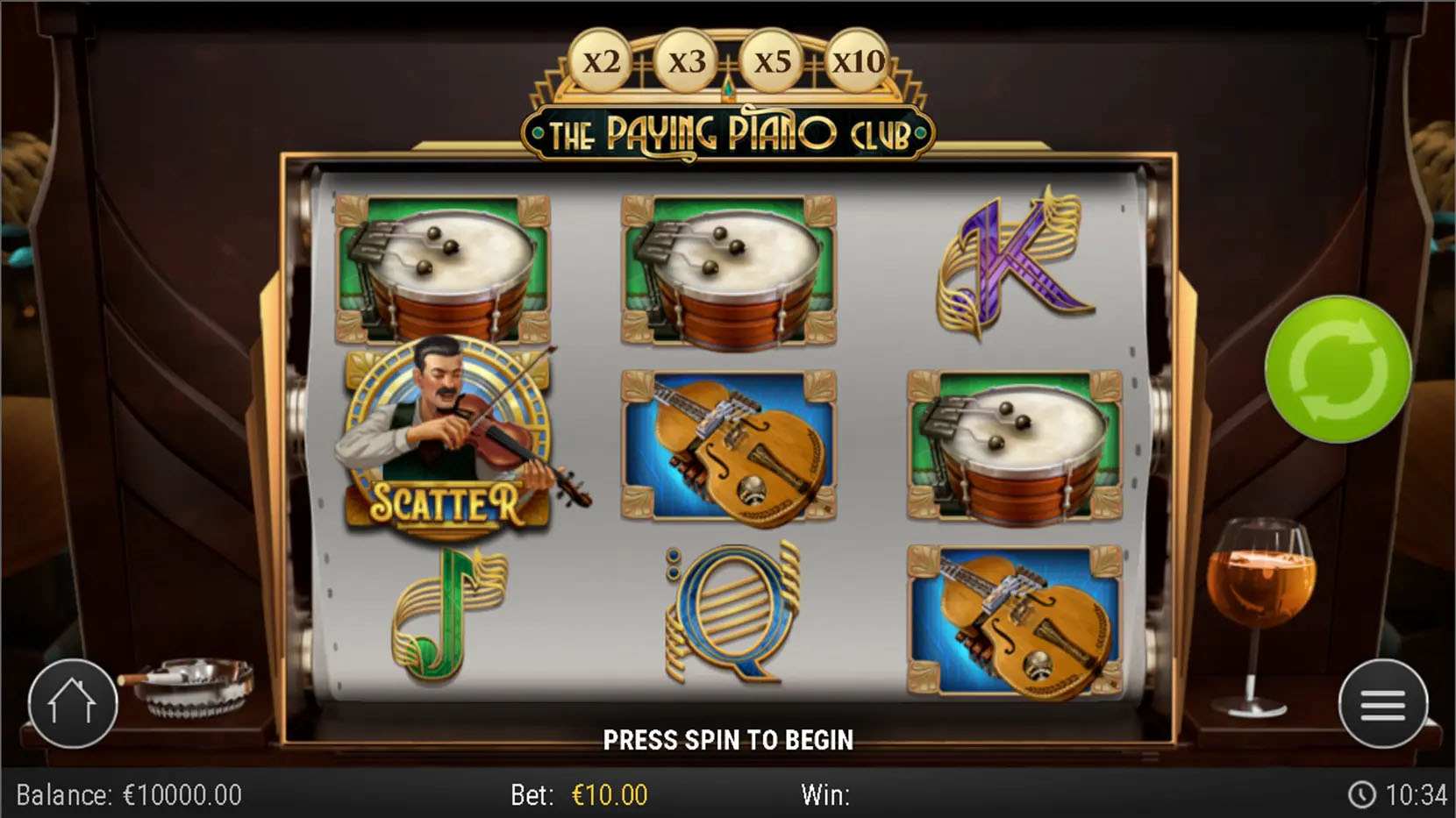
Task: Select the Home icon
Action: pyautogui.click(x=74, y=702)
